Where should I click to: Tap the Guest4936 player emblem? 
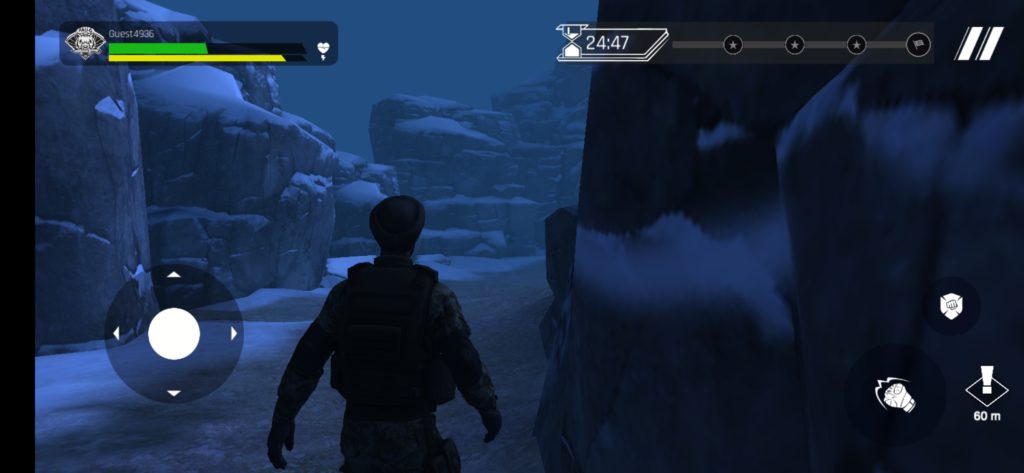pos(85,44)
